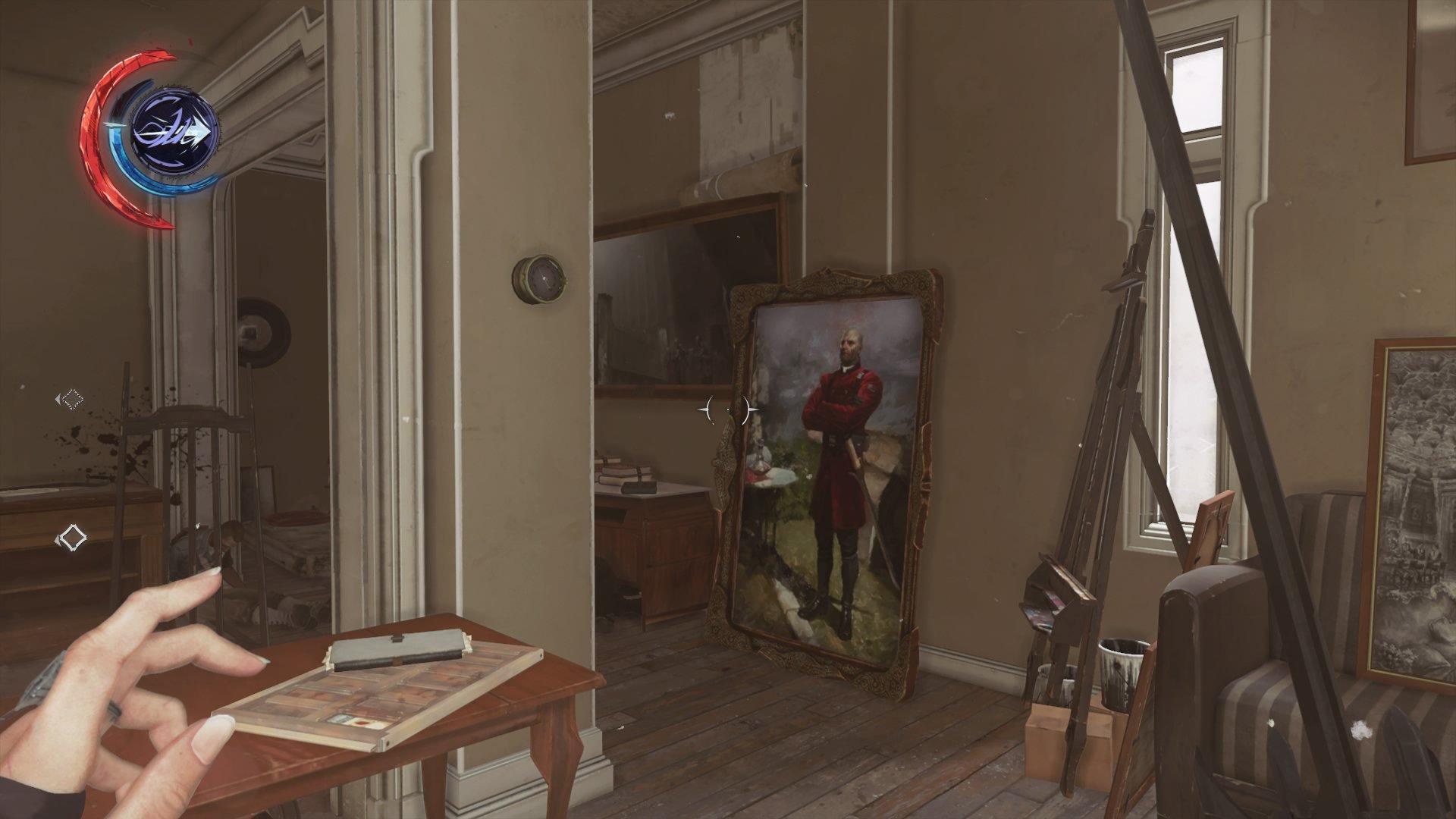Click the crosshair reticle at screen center

pos(726,409)
